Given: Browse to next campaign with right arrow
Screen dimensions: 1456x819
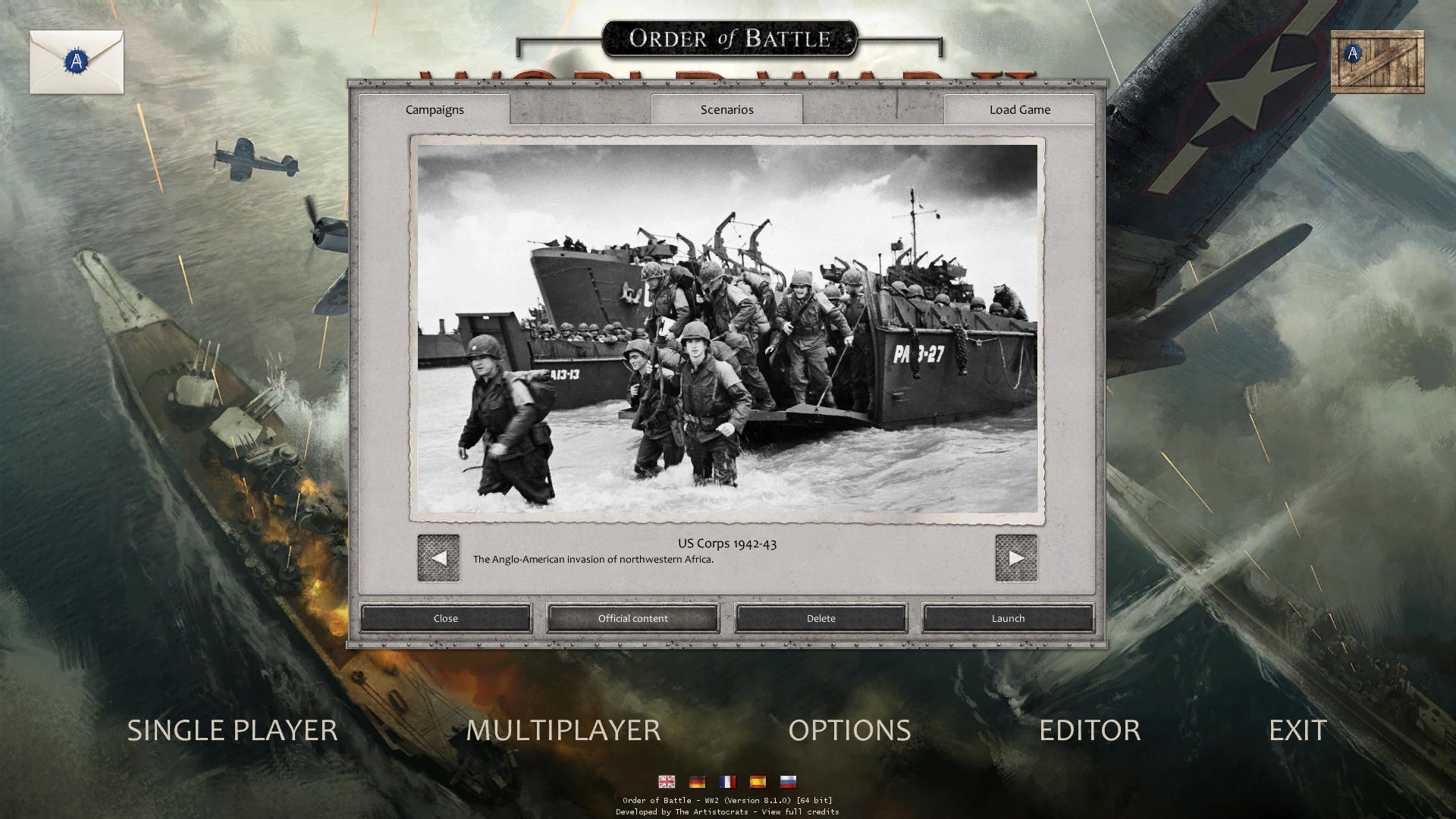Looking at the screenshot, I should (1016, 557).
